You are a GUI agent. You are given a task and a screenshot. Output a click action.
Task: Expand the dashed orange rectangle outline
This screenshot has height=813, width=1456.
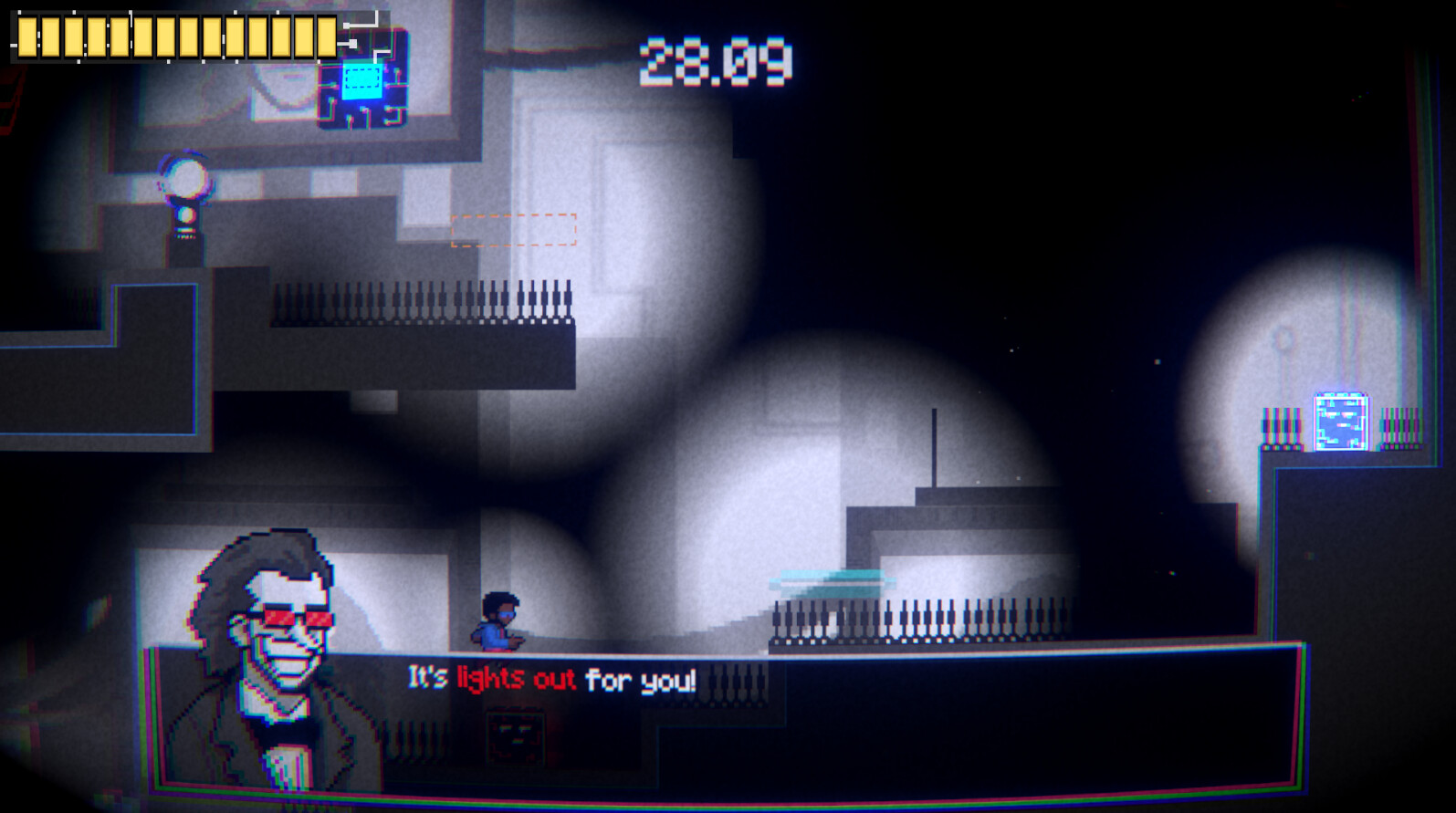pyautogui.click(x=515, y=231)
